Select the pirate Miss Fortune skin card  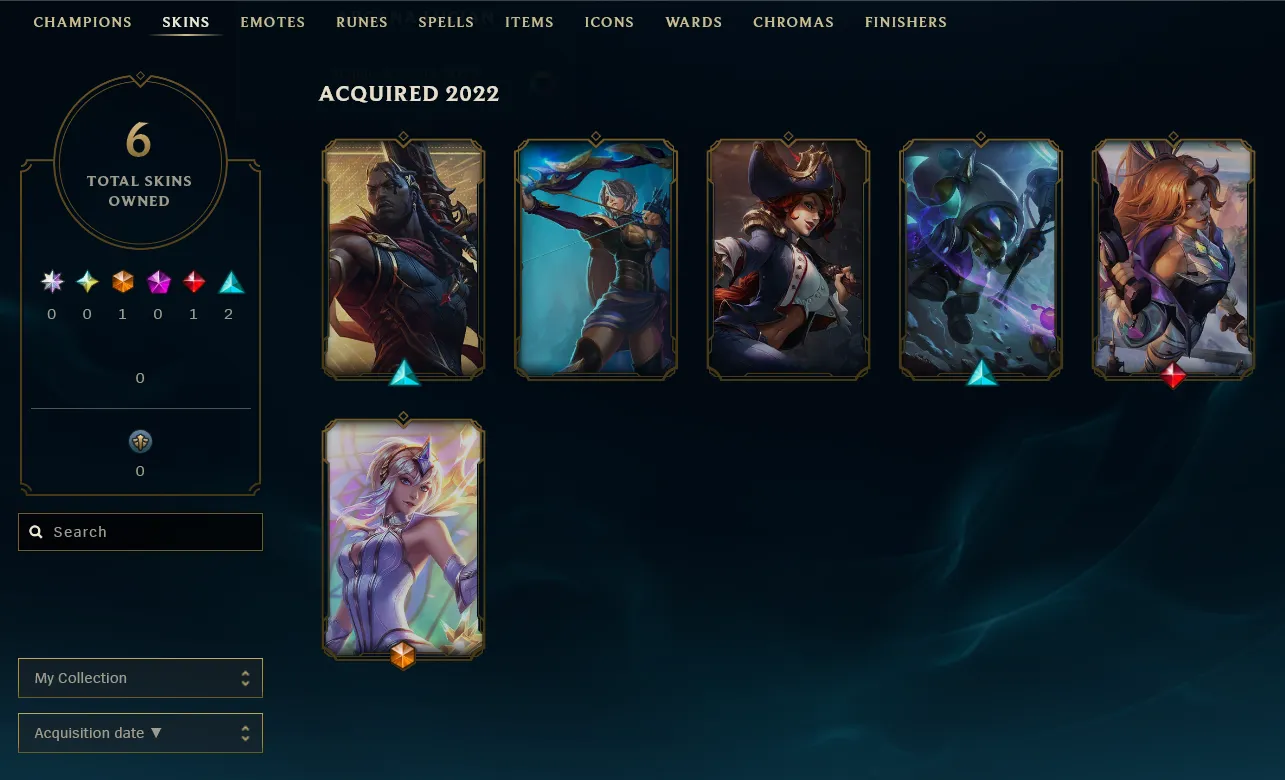click(787, 258)
